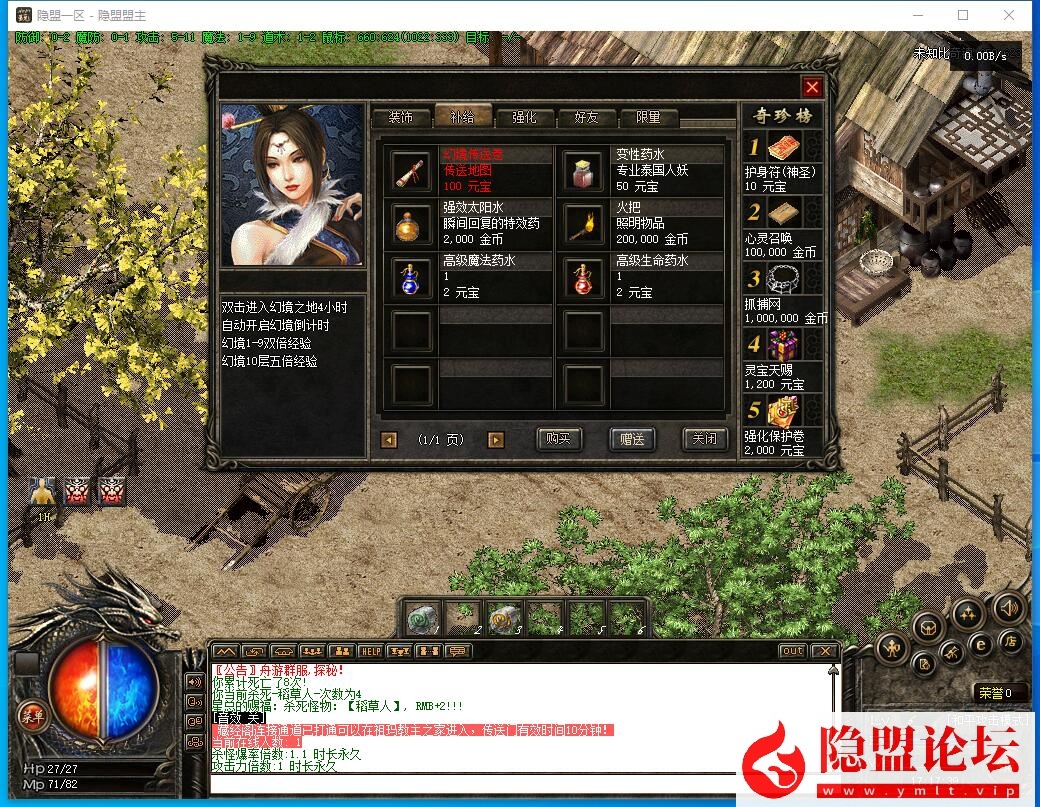Click the 关闭 close button
The image size is (1040, 807).
703,439
